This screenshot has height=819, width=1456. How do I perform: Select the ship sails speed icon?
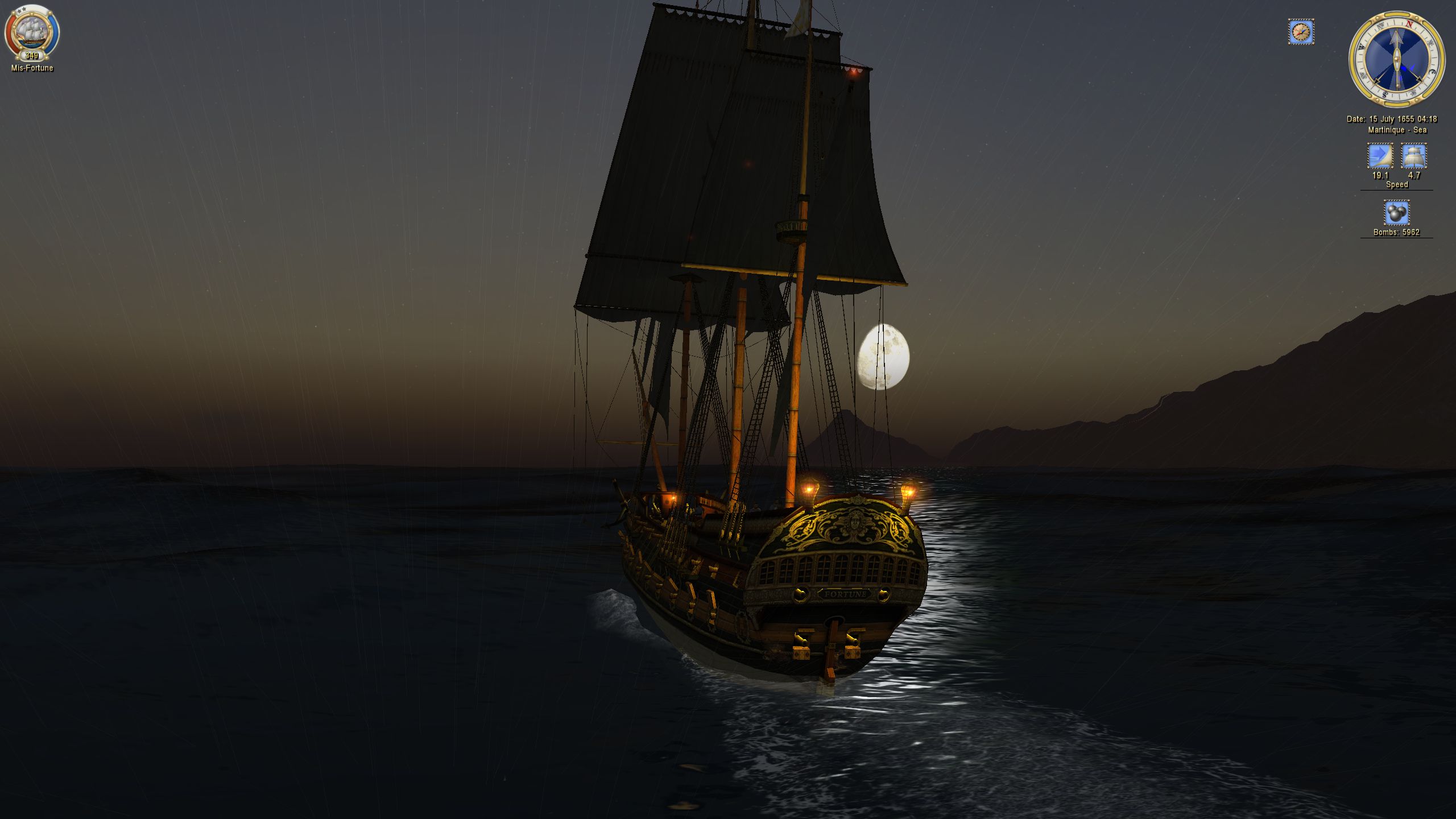click(1413, 156)
